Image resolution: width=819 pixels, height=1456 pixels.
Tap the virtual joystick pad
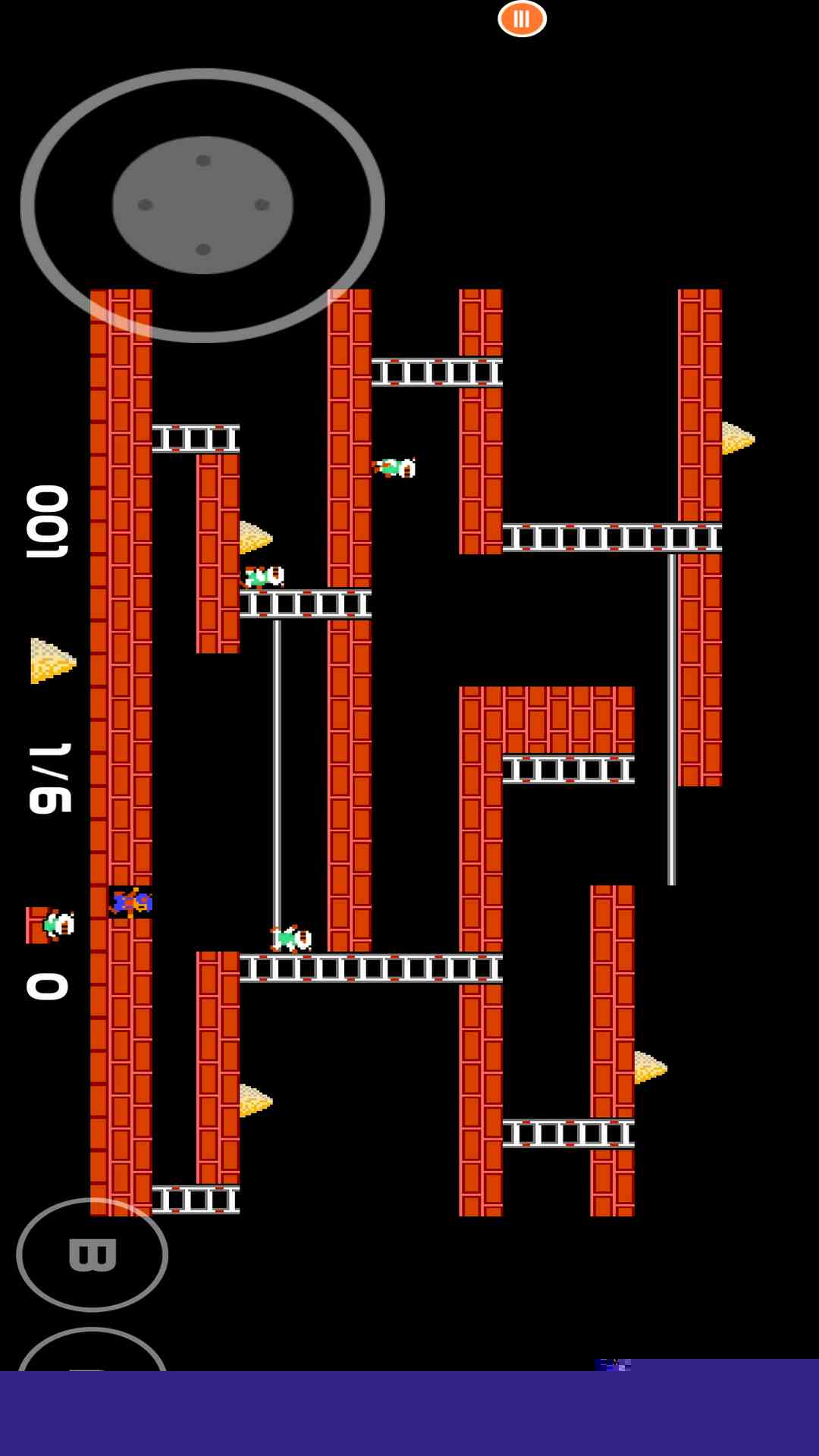pyautogui.click(x=202, y=205)
